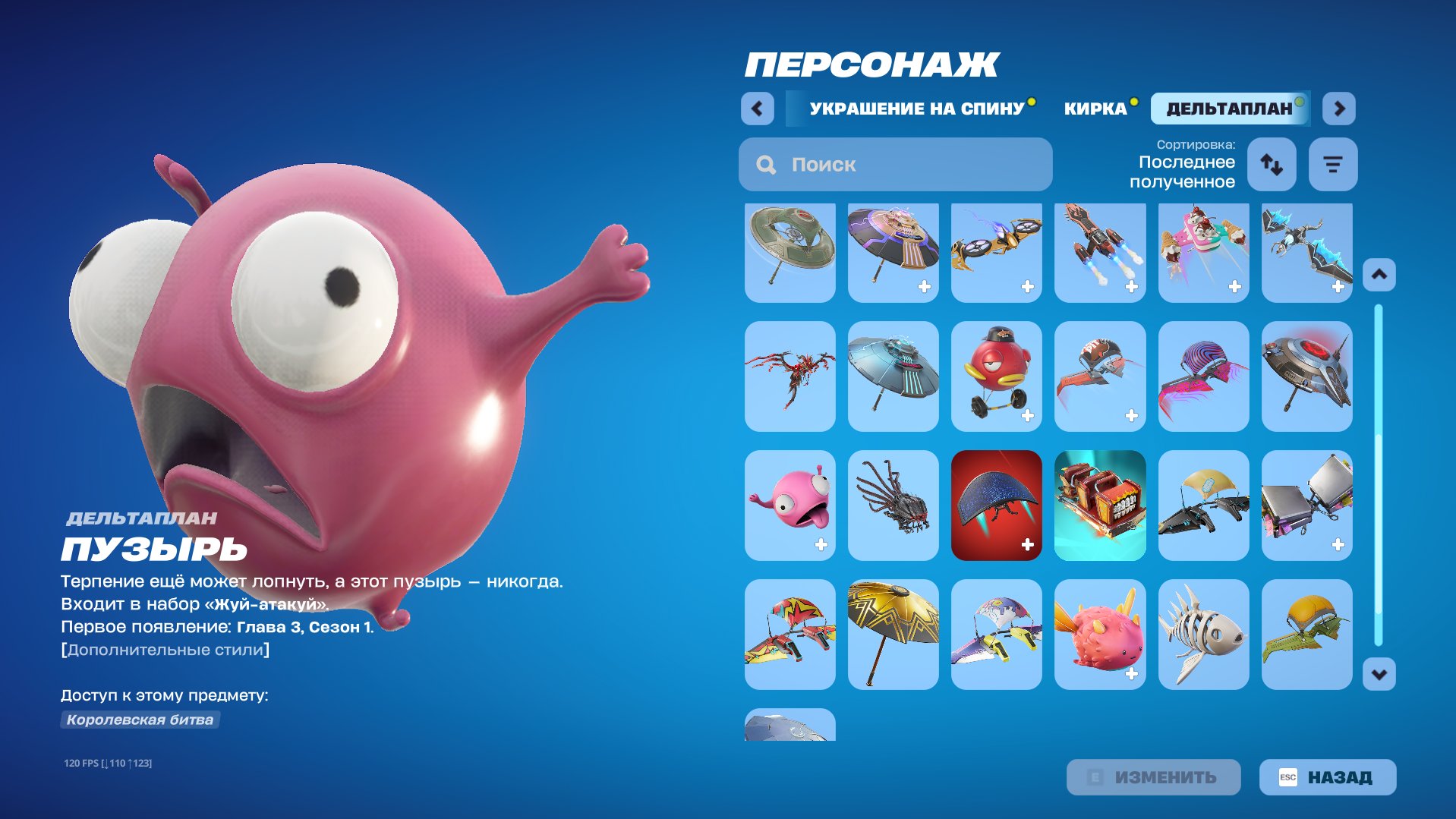
Task: Open the Дополнительные стили link
Action: [x=164, y=649]
